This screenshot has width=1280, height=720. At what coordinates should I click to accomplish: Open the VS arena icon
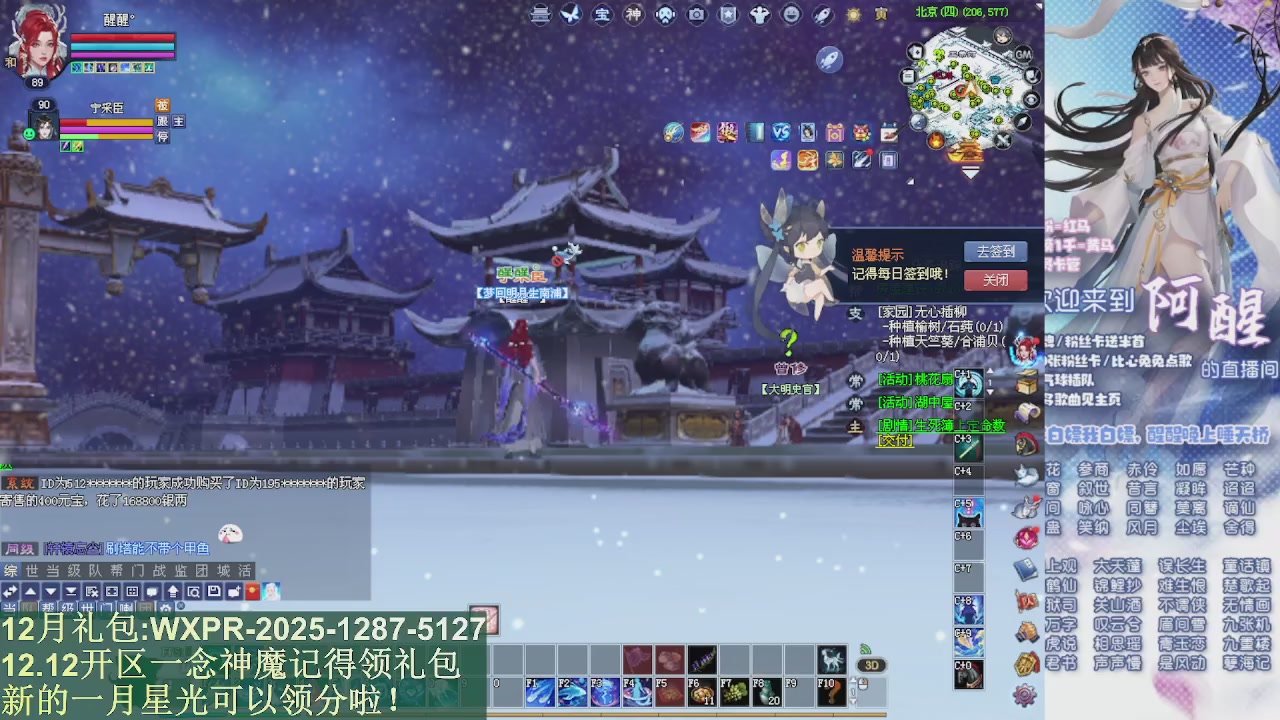781,132
